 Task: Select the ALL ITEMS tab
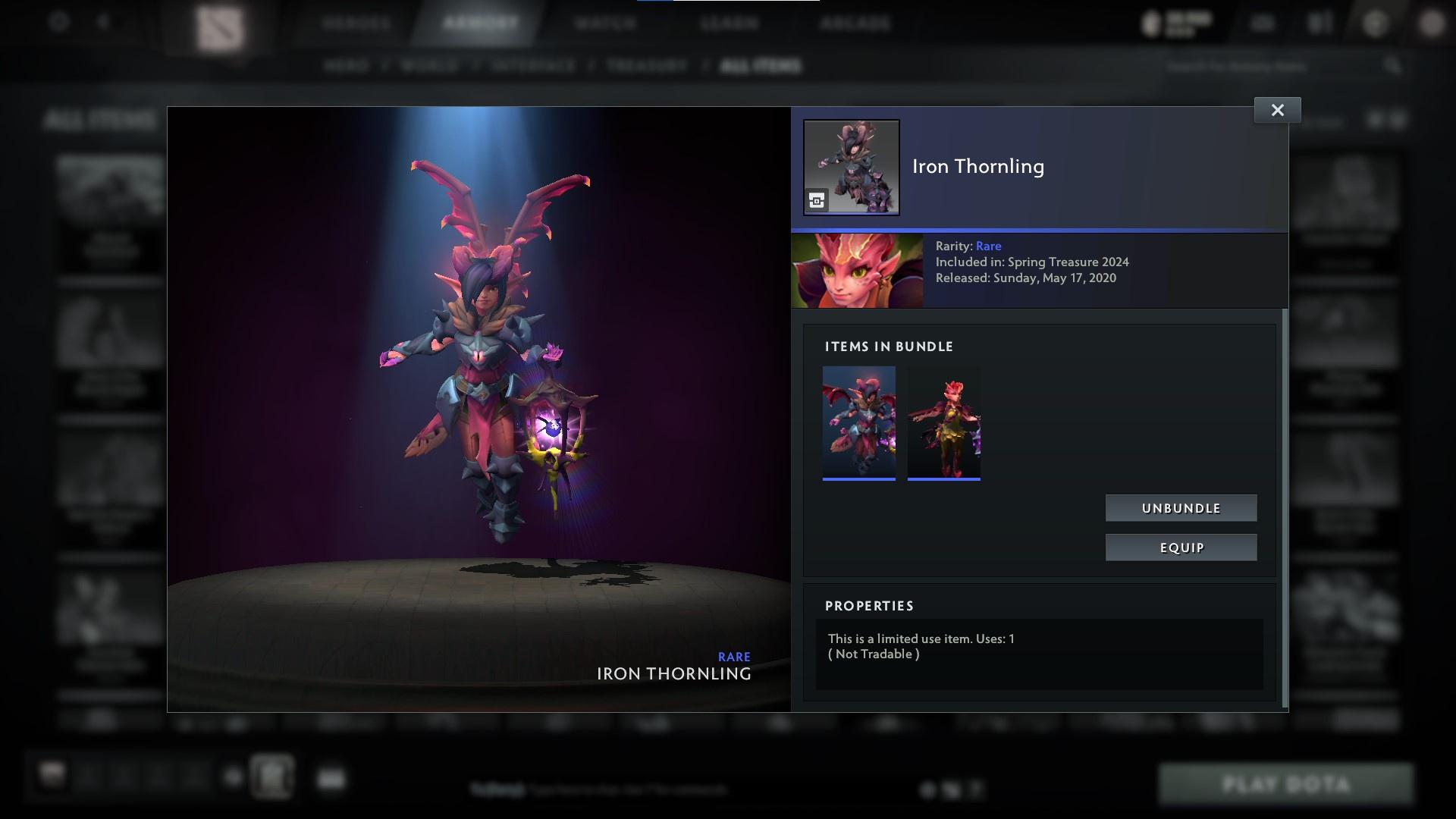(761, 66)
